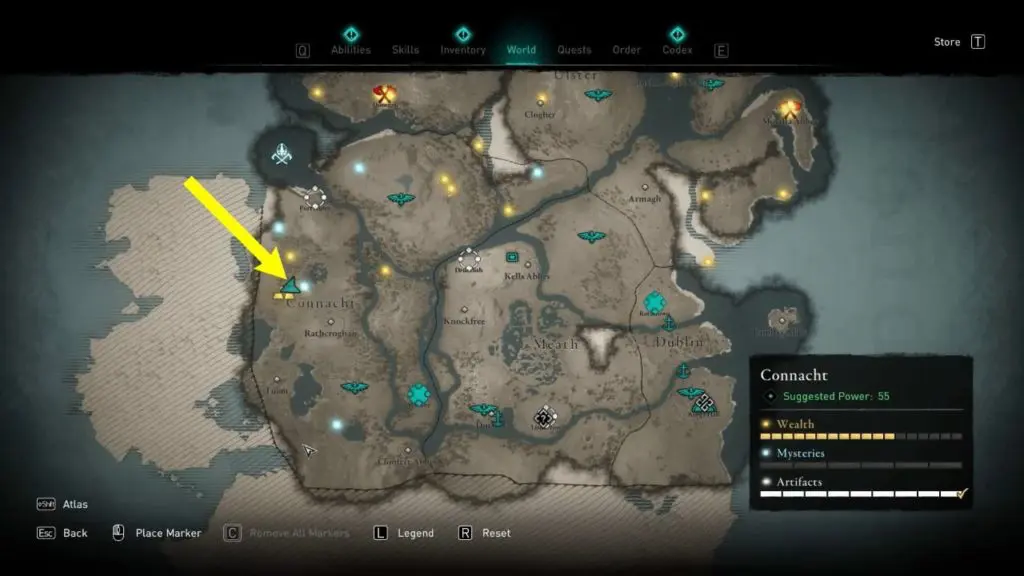
Task: Open the Store
Action: (x=947, y=42)
